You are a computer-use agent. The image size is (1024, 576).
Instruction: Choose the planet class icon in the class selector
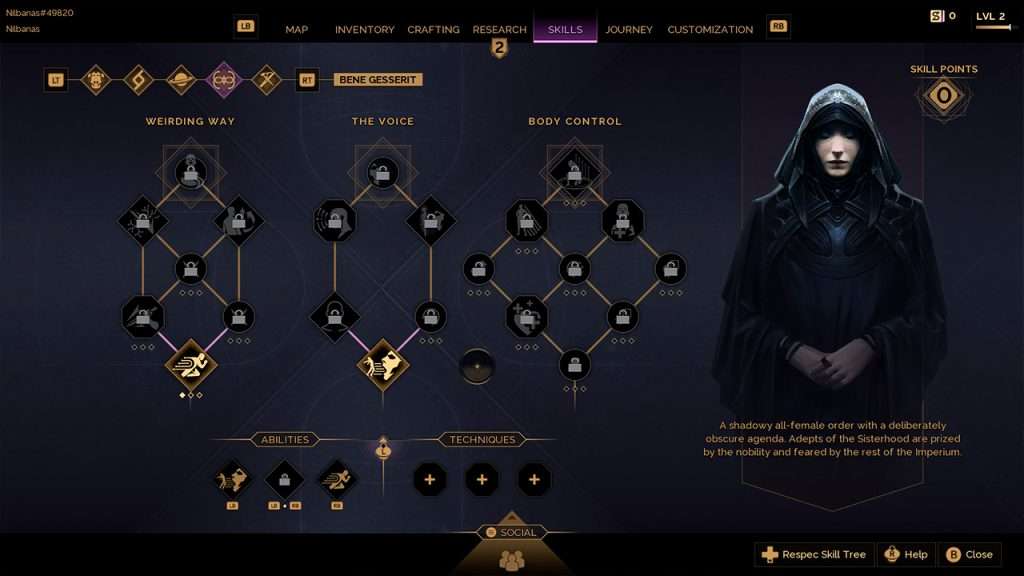tap(181, 80)
